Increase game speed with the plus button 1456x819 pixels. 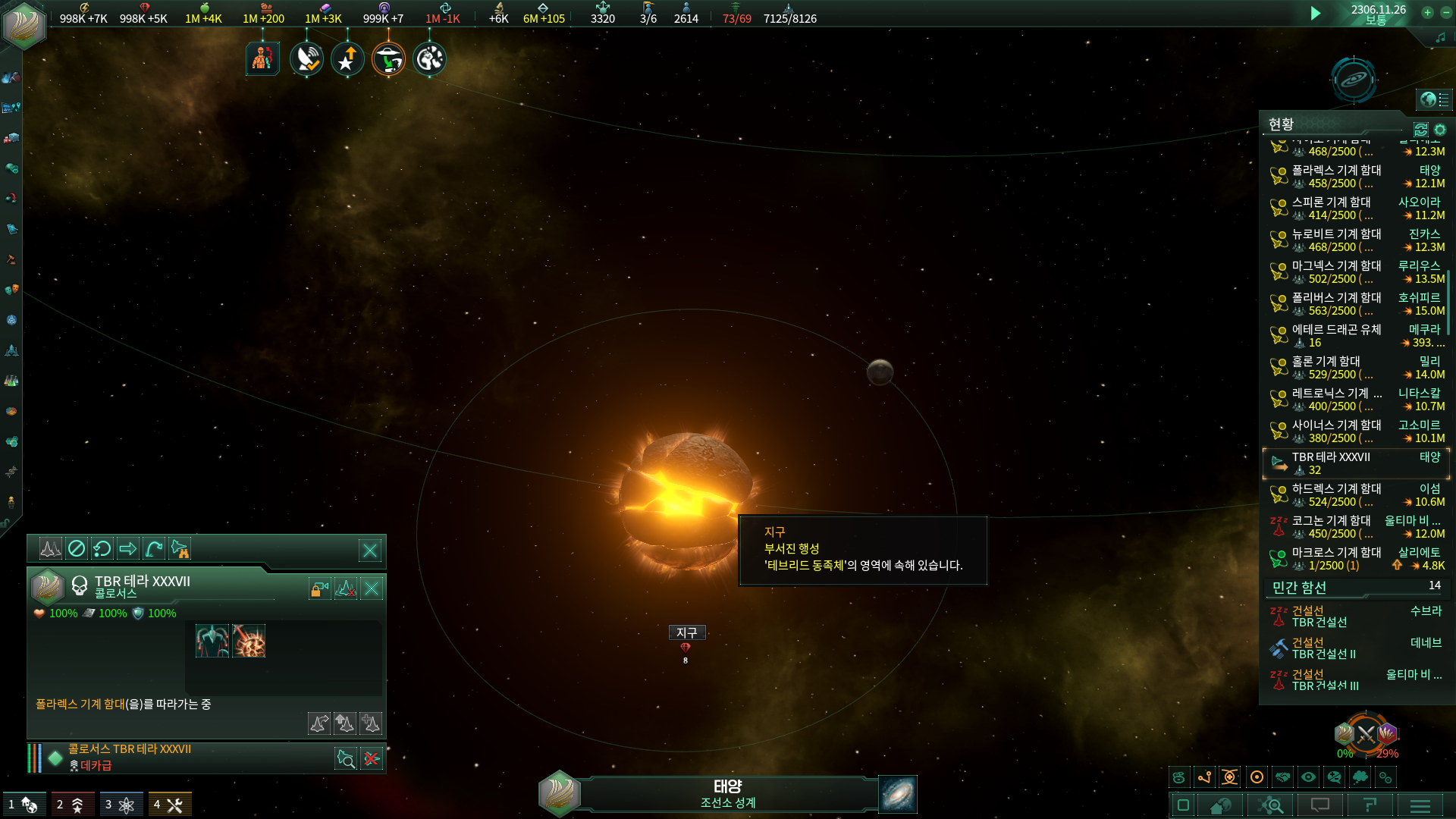tap(1427, 12)
